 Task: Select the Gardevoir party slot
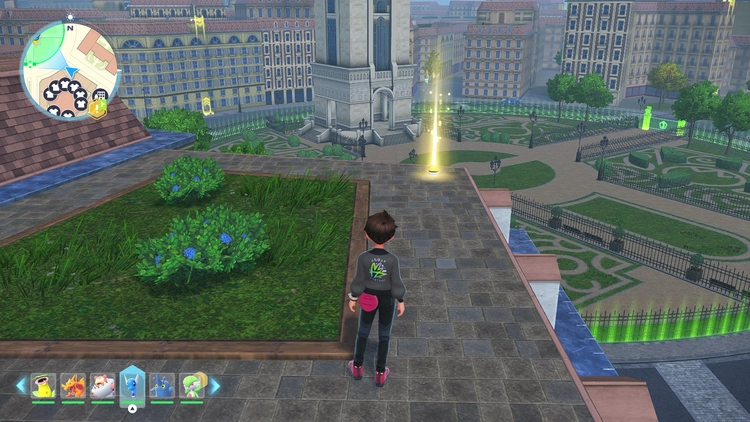[191, 385]
